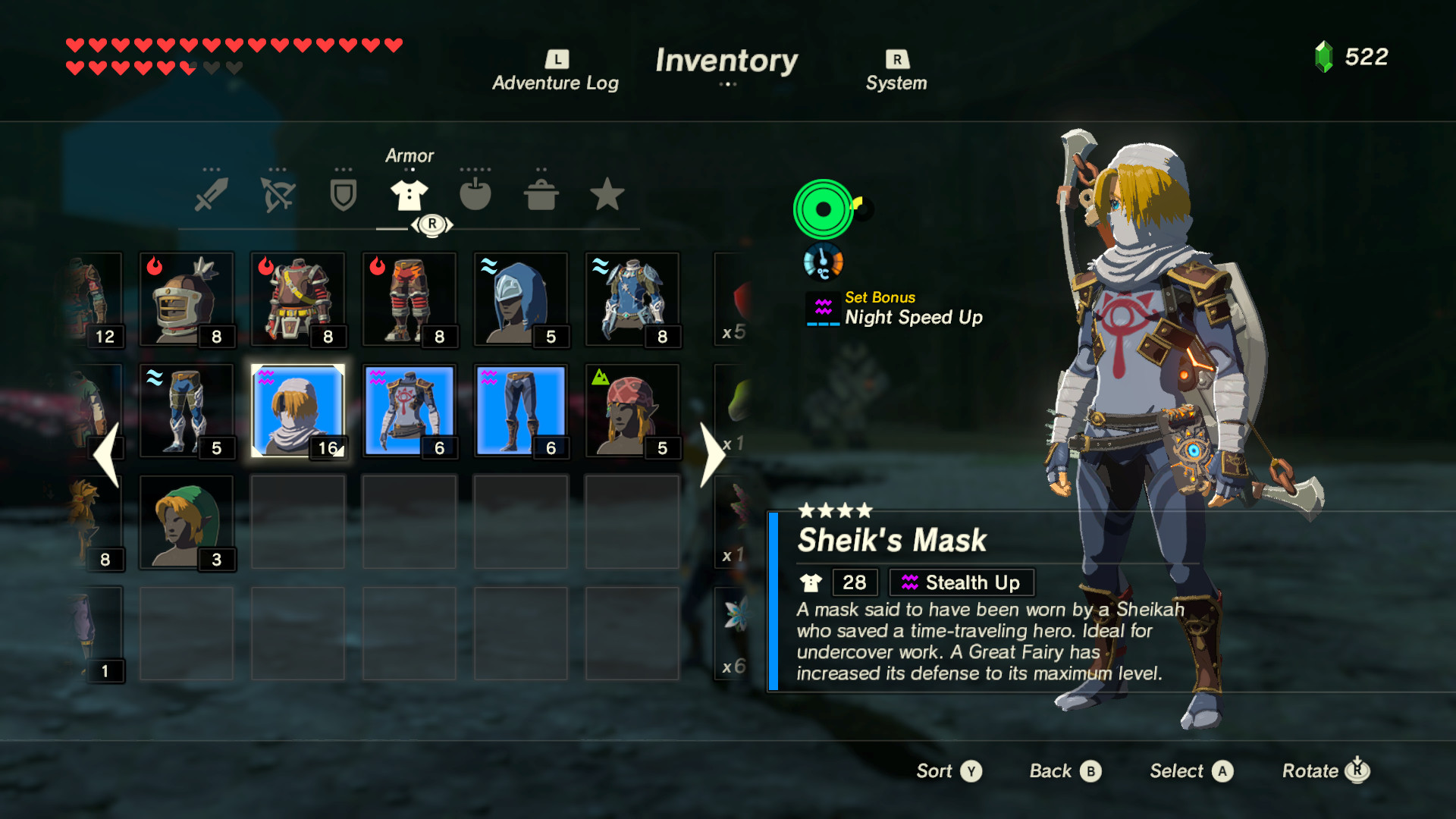Expand the next inventory page with right arrow
This screenshot has height=819, width=1456.
[x=714, y=454]
